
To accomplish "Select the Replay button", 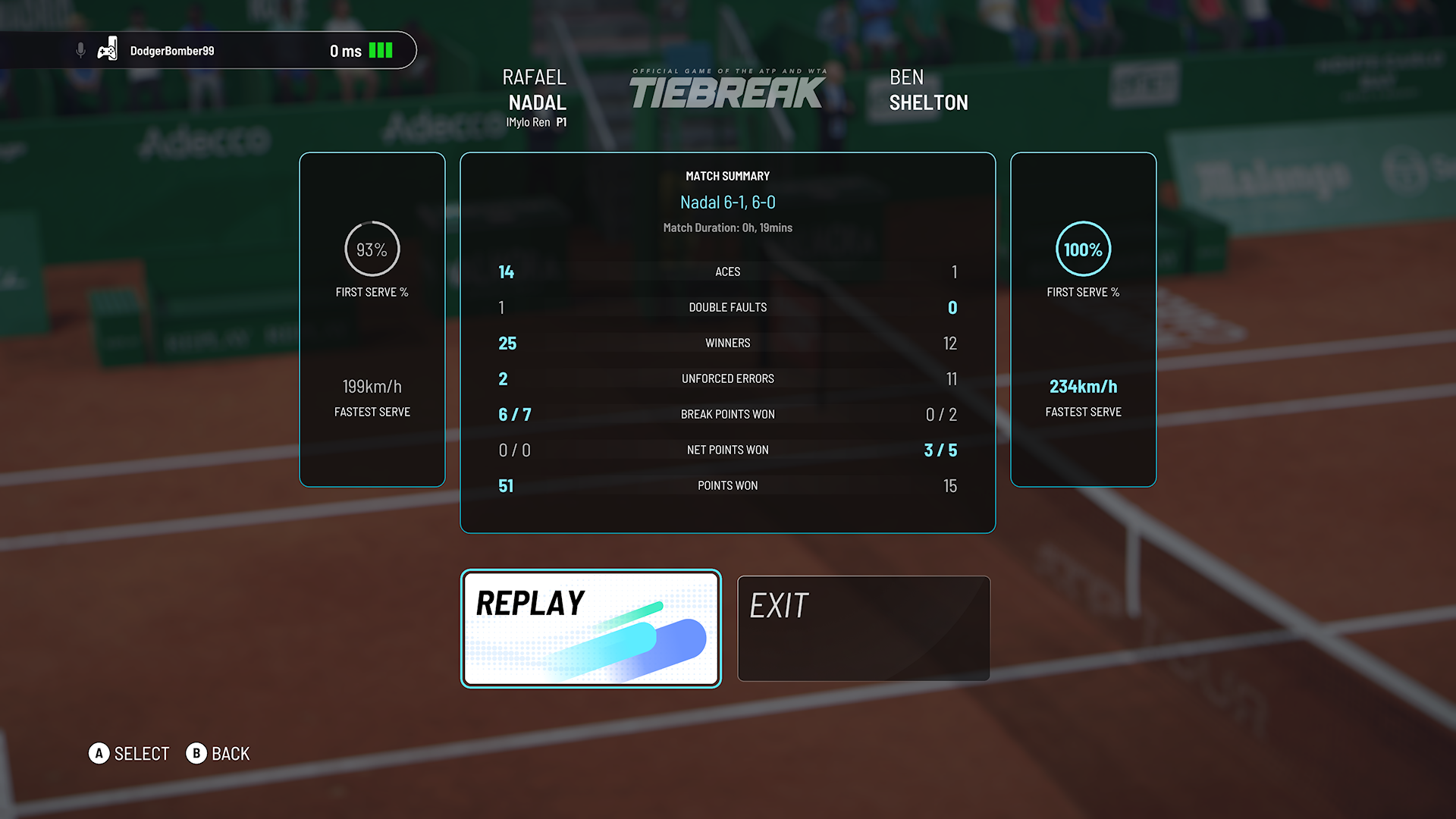I will tap(591, 628).
